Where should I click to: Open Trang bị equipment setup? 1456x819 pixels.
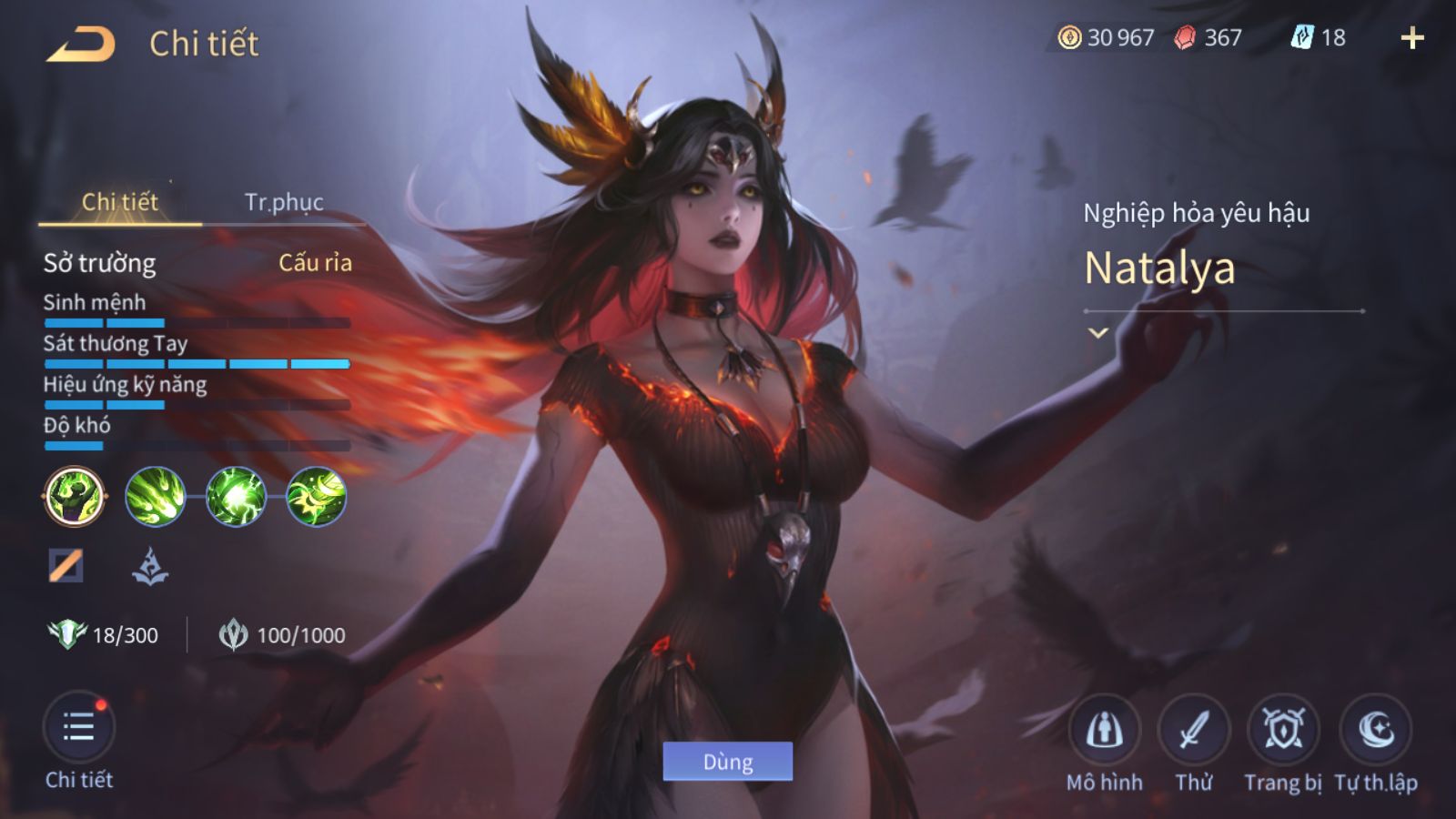coord(1283,730)
